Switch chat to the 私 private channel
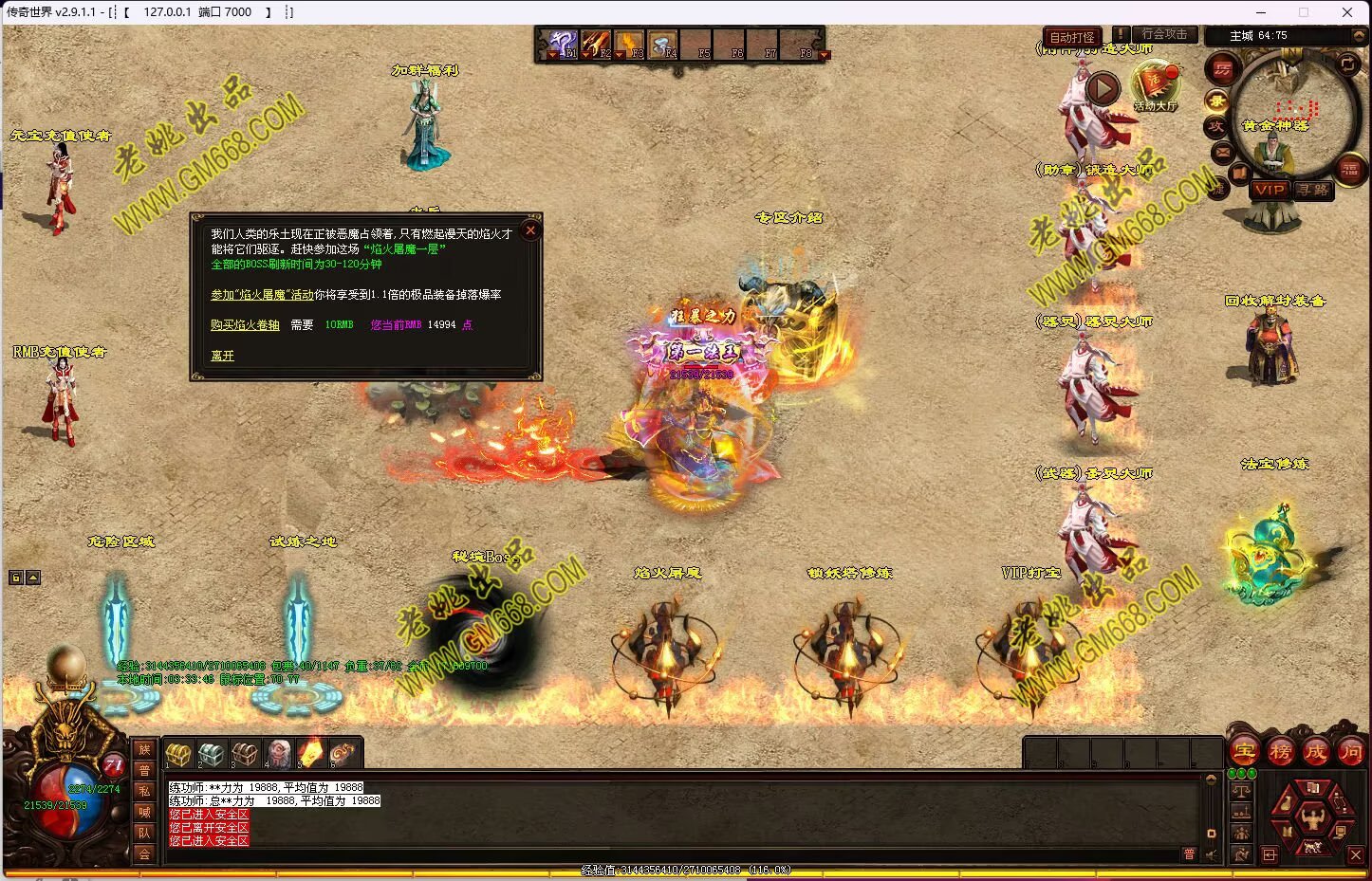 tap(144, 791)
